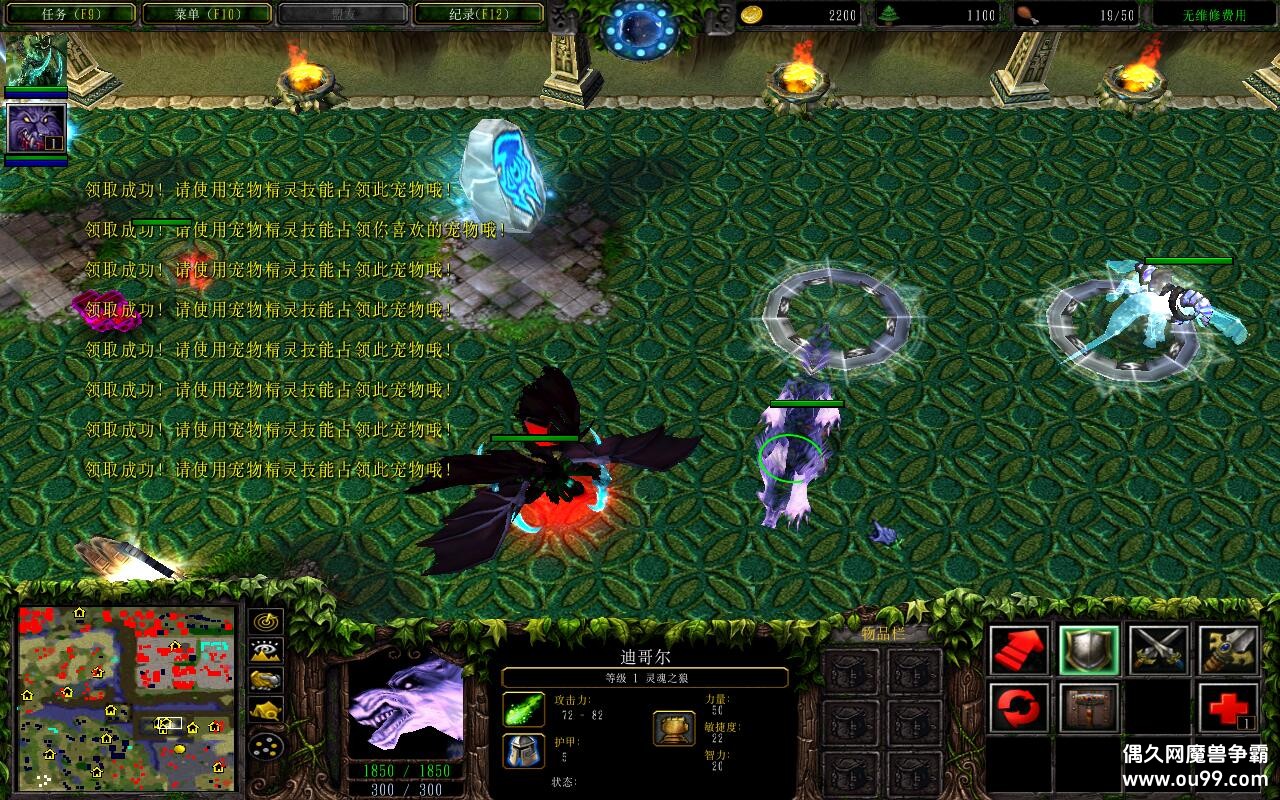Open the 任务 (F9) quests menu
Screen dimensions: 1280x800
coord(68,14)
